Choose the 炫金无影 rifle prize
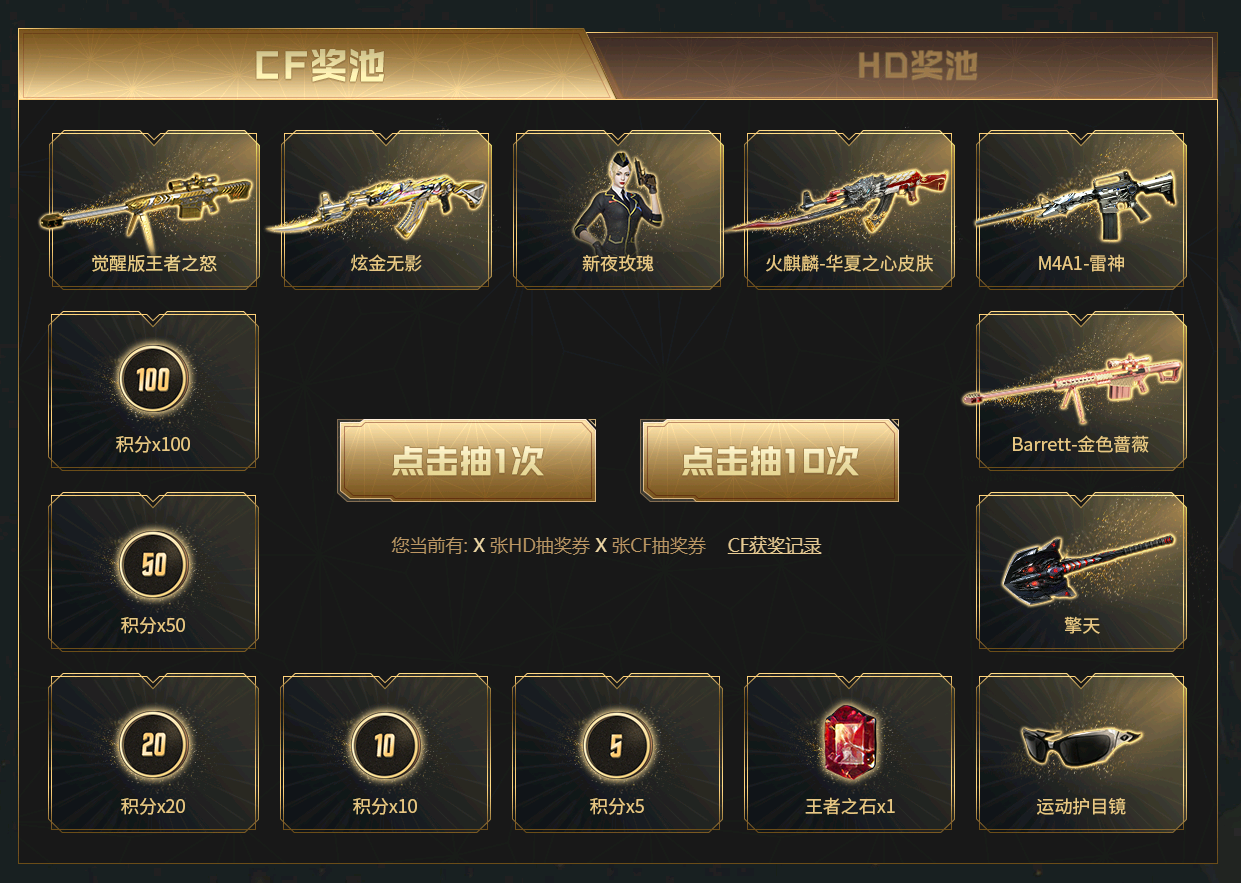The width and height of the screenshot is (1241, 883). click(x=386, y=210)
